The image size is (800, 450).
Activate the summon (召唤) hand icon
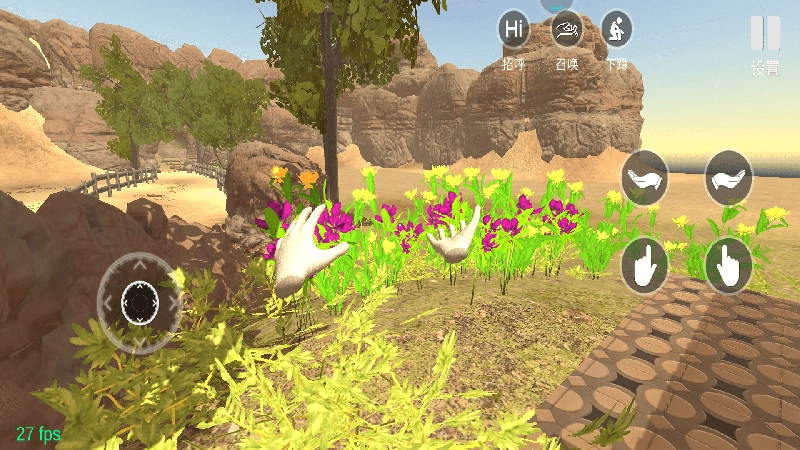pos(566,29)
